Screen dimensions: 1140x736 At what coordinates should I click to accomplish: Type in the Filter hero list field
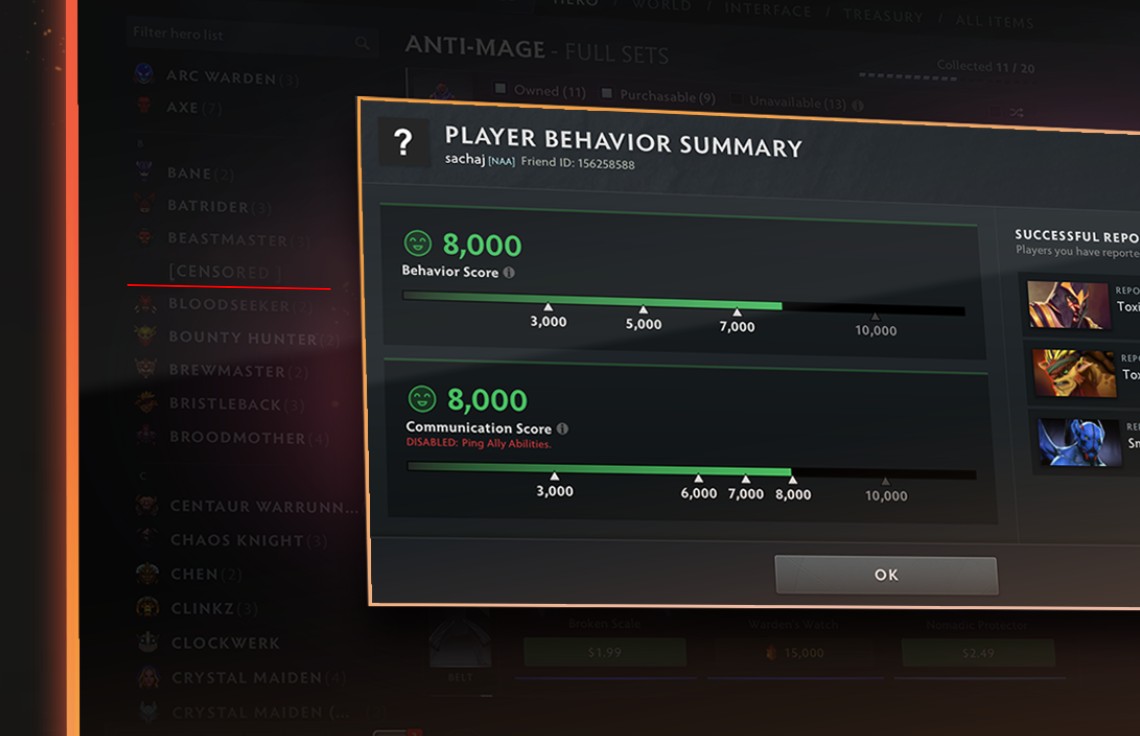coord(240,34)
